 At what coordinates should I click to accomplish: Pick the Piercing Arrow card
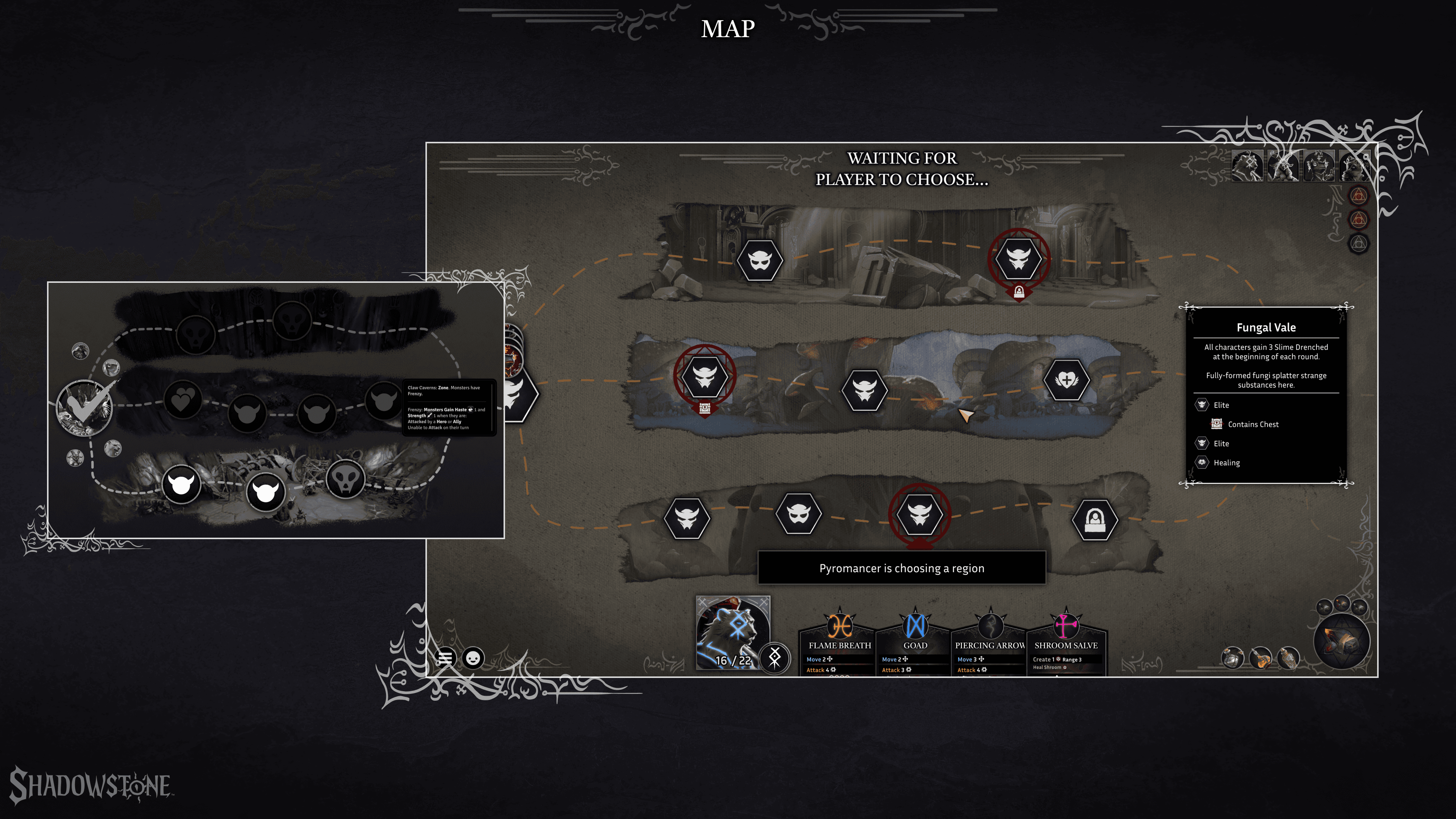[990, 645]
